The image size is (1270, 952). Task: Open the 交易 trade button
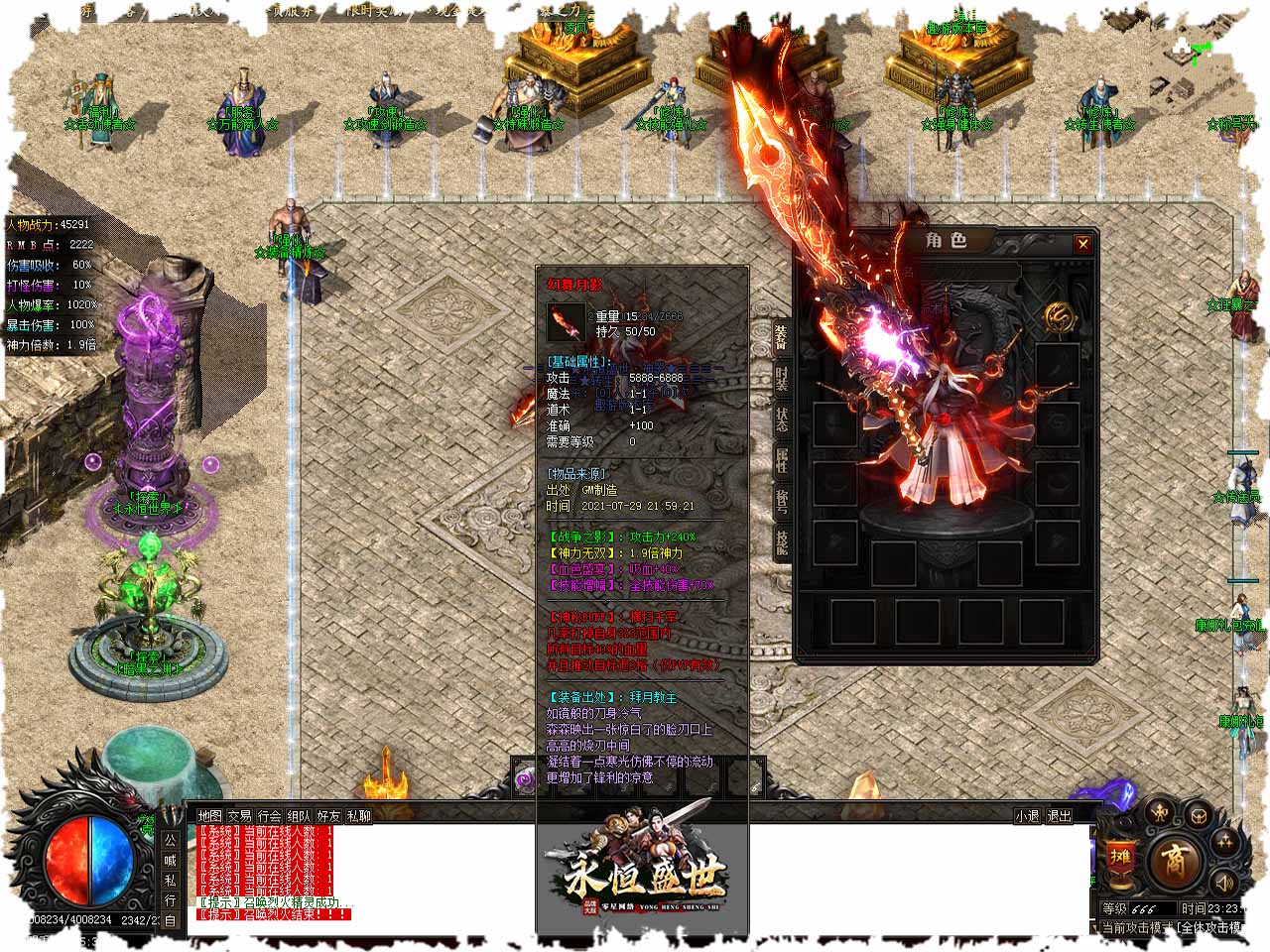click(x=239, y=816)
